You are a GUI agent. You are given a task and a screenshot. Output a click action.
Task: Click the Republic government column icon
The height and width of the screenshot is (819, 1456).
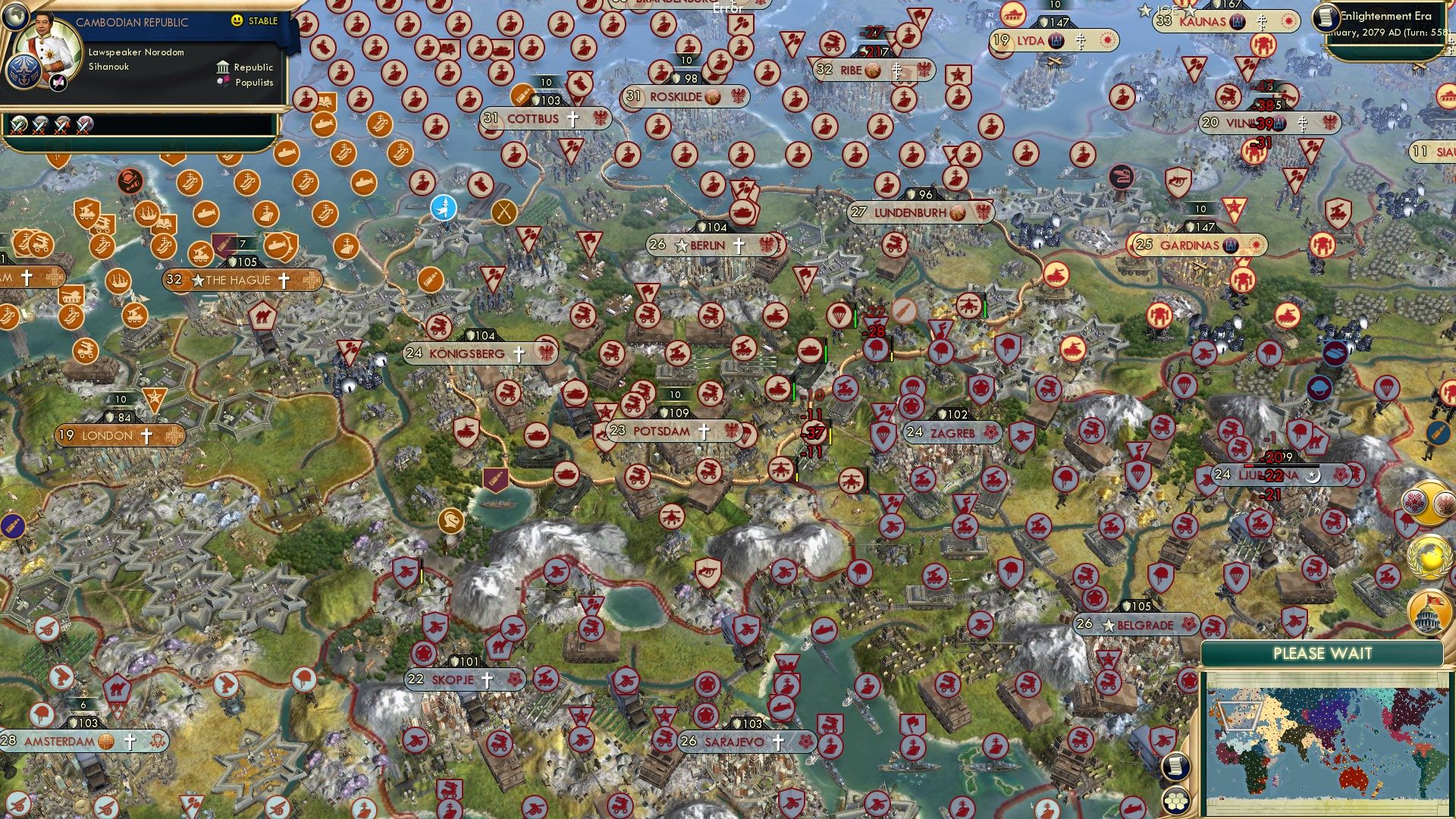pos(223,68)
